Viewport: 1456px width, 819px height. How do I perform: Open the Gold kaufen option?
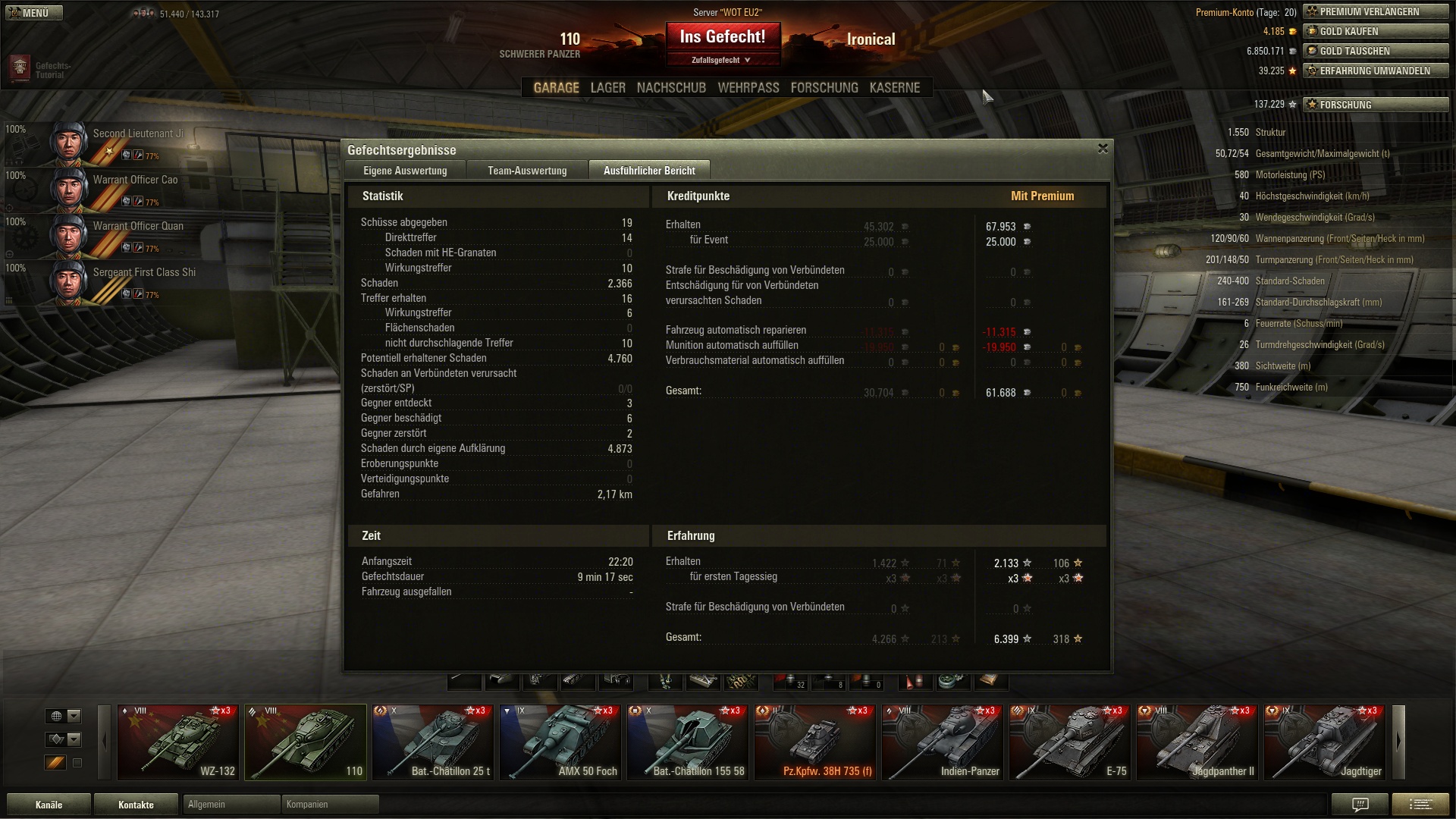click(x=1375, y=32)
